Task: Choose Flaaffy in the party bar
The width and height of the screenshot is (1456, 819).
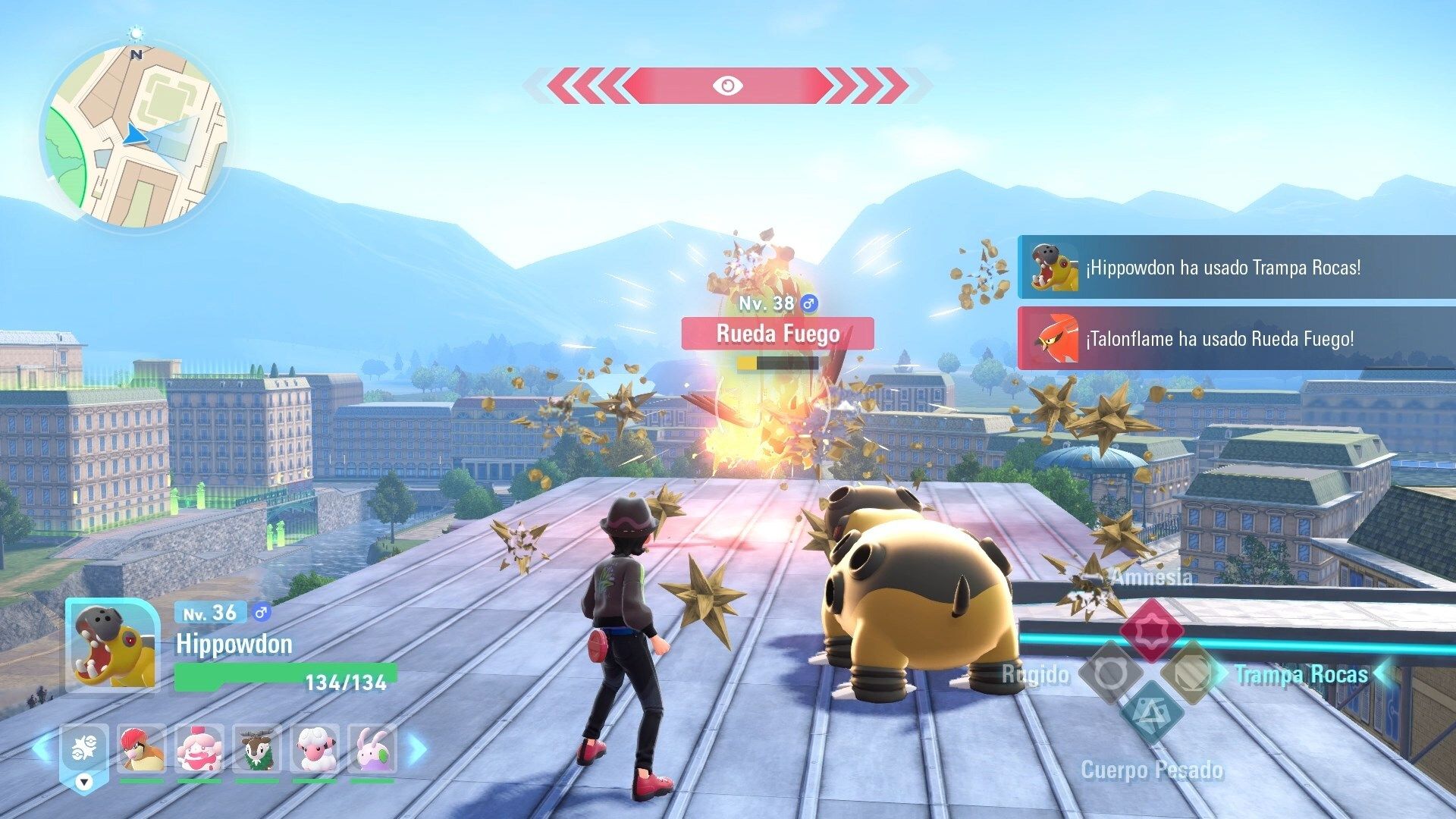Action: (315, 750)
